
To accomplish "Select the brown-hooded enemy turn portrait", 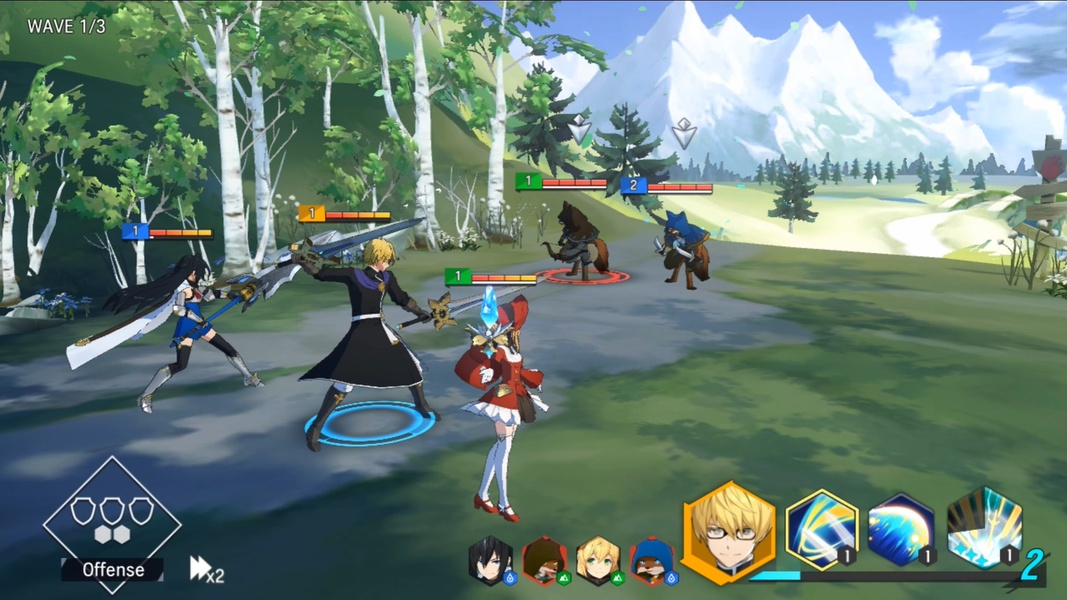I will (544, 561).
